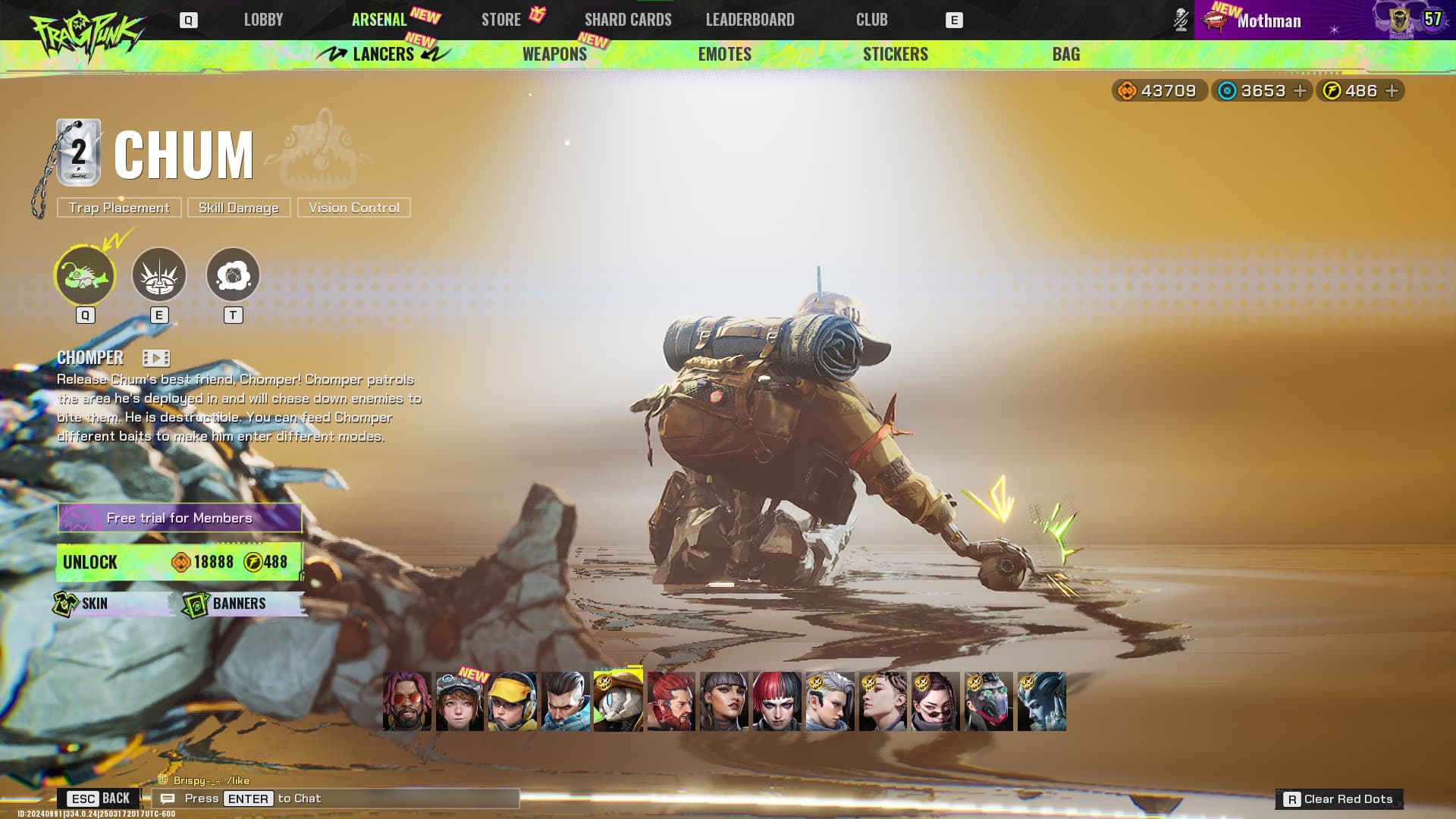1456x819 pixels.
Task: Show the Stickers sub-tab
Action: (x=895, y=54)
